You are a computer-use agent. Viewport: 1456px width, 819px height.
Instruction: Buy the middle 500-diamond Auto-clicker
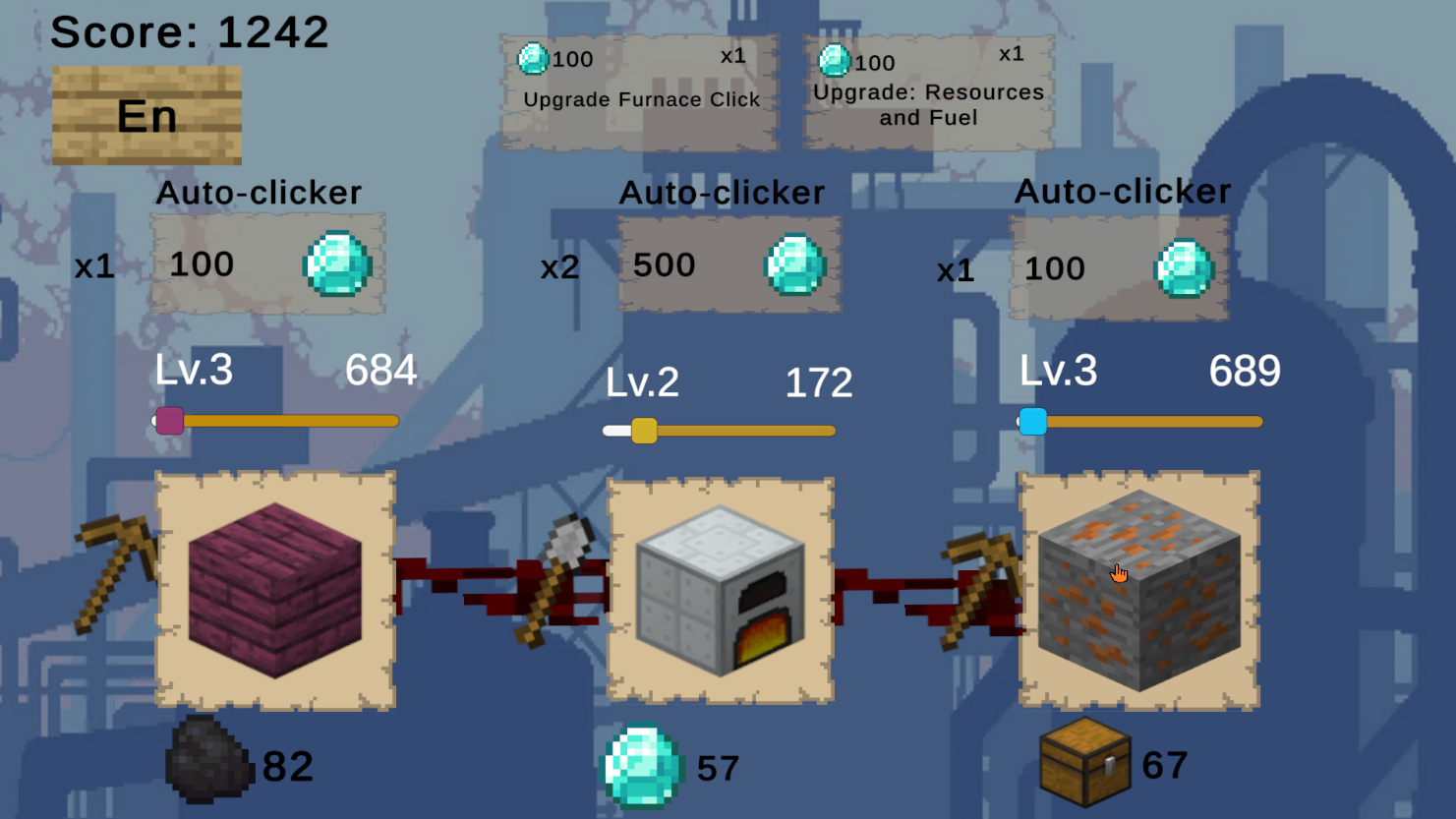click(x=728, y=264)
